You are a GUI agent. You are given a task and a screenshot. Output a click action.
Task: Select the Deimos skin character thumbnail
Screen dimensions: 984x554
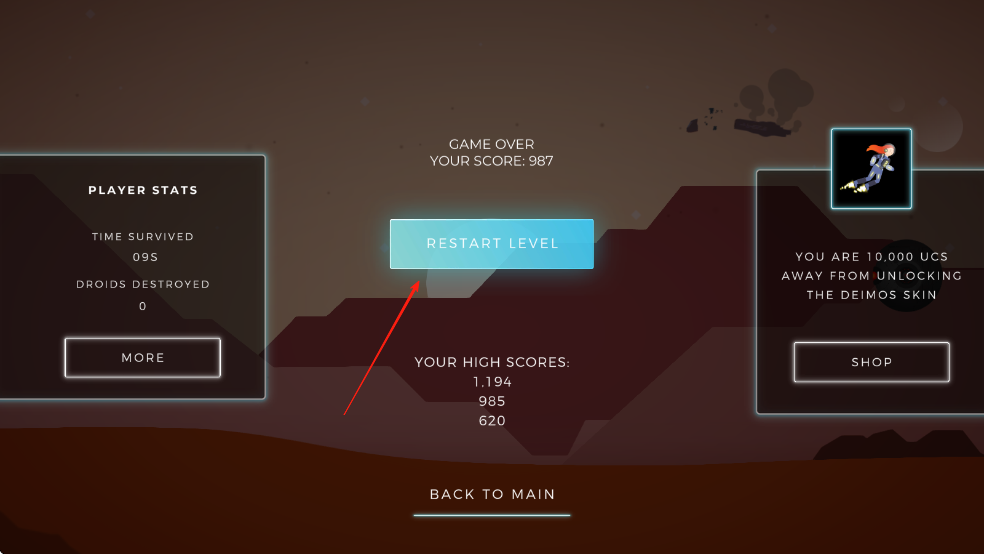871,169
